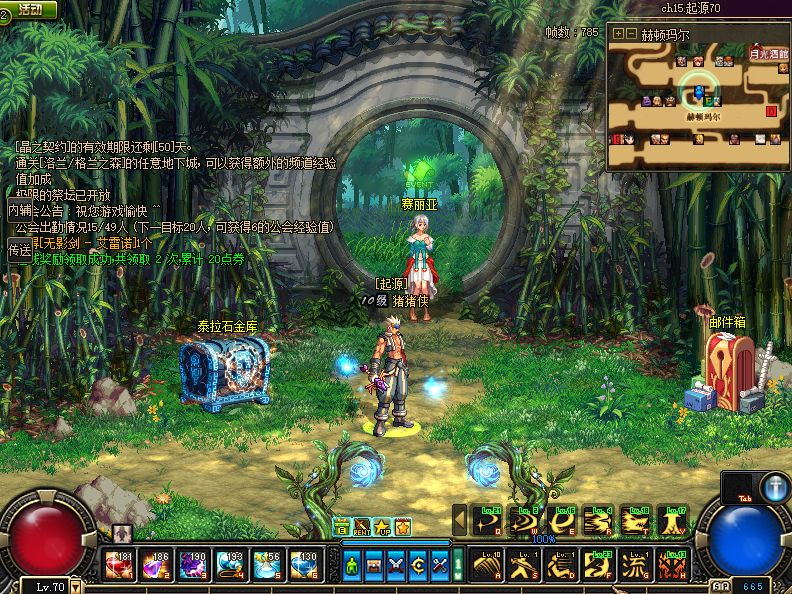Activate the Lv.51 skill in the top skill row

tap(488, 520)
